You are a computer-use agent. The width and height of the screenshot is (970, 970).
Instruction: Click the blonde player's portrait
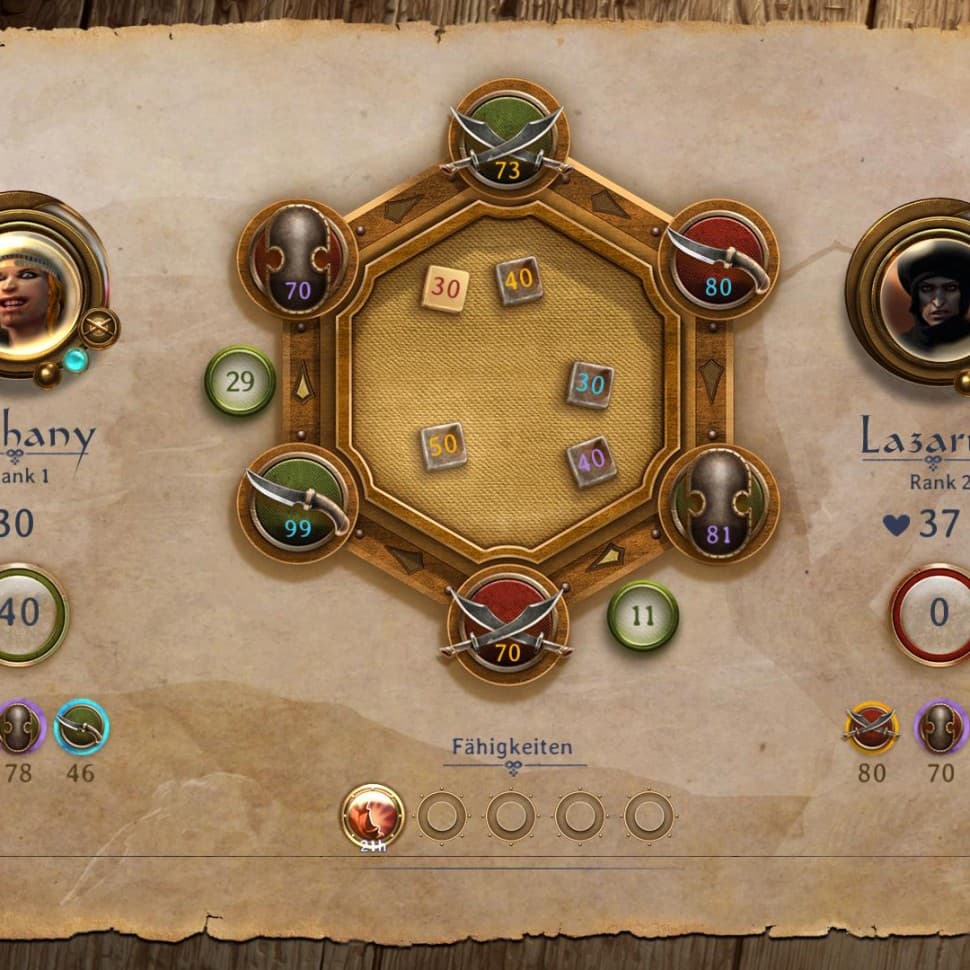coord(38,283)
